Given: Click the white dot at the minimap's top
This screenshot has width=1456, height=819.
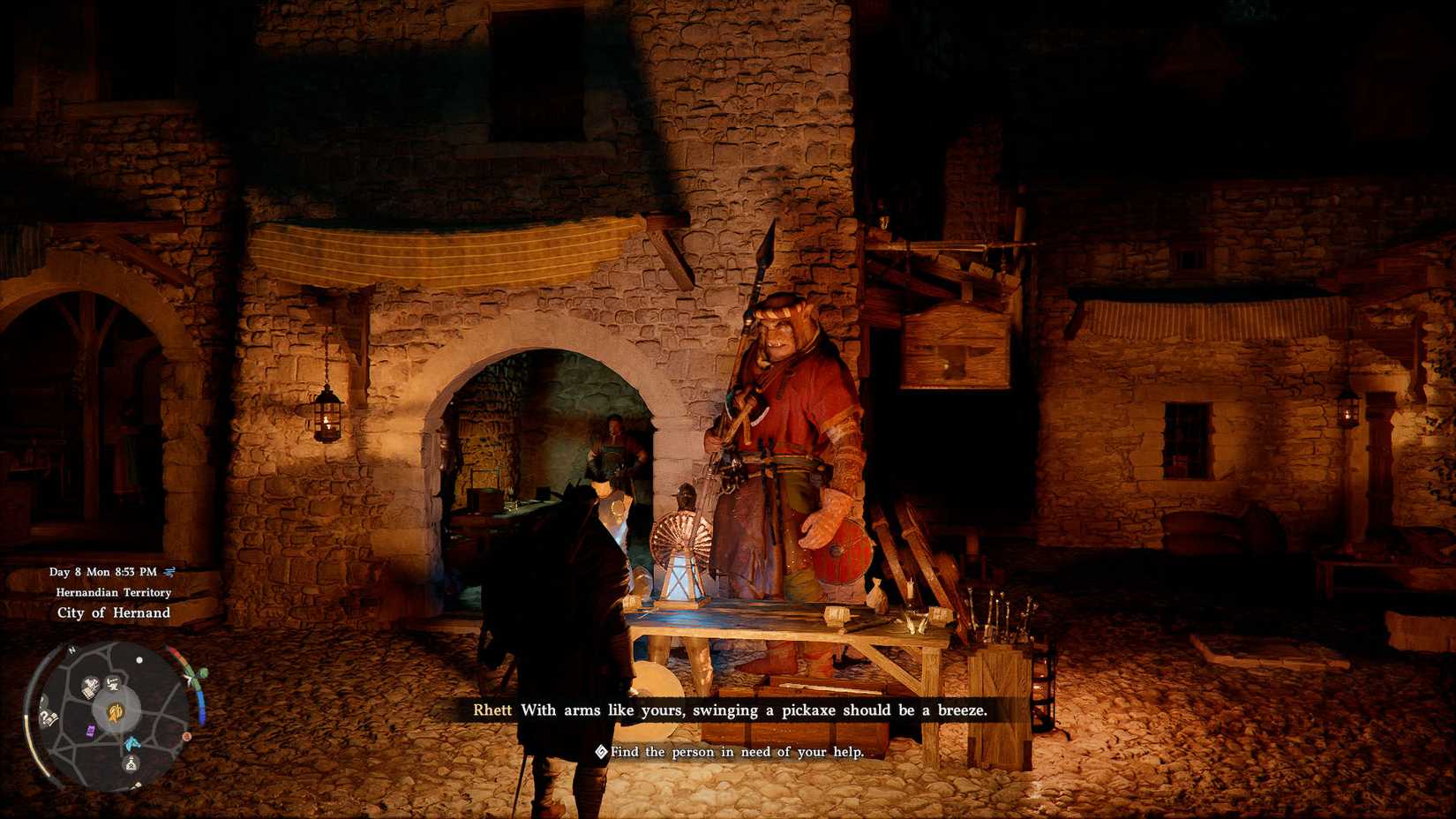Looking at the screenshot, I should [x=139, y=660].
